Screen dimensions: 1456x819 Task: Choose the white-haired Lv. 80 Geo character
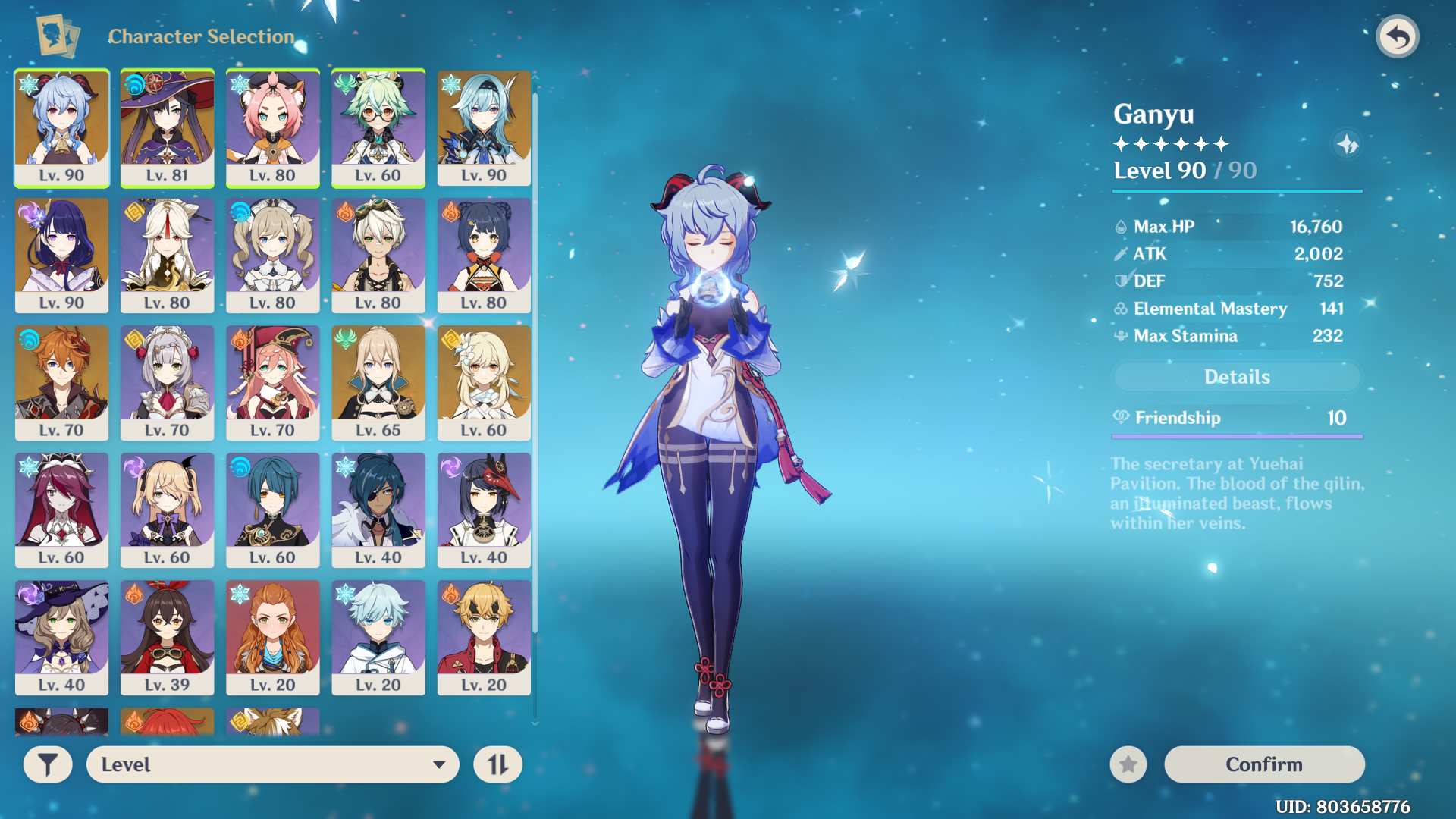[168, 255]
